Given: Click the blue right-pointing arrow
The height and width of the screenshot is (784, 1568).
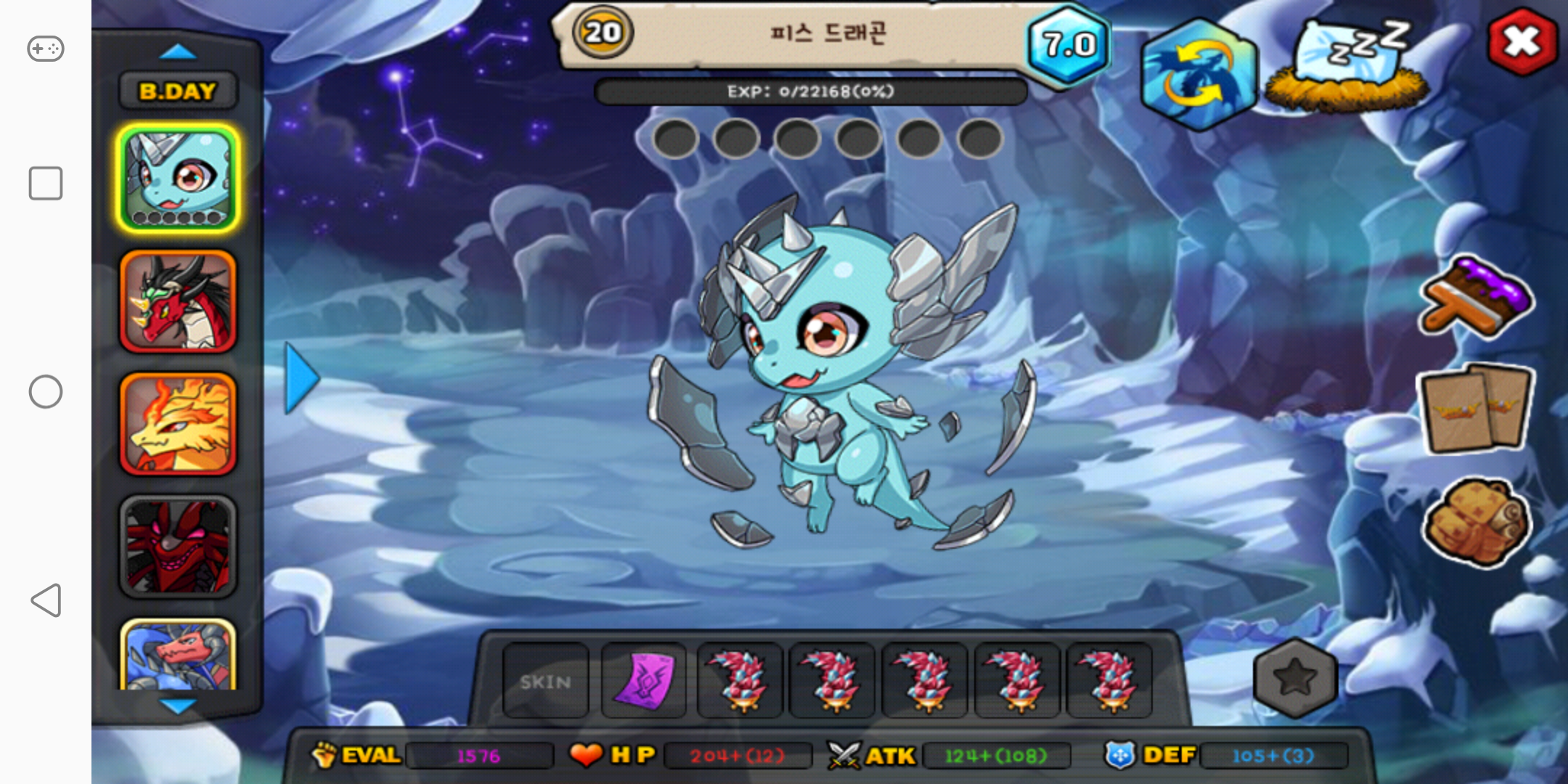Looking at the screenshot, I should 301,378.
